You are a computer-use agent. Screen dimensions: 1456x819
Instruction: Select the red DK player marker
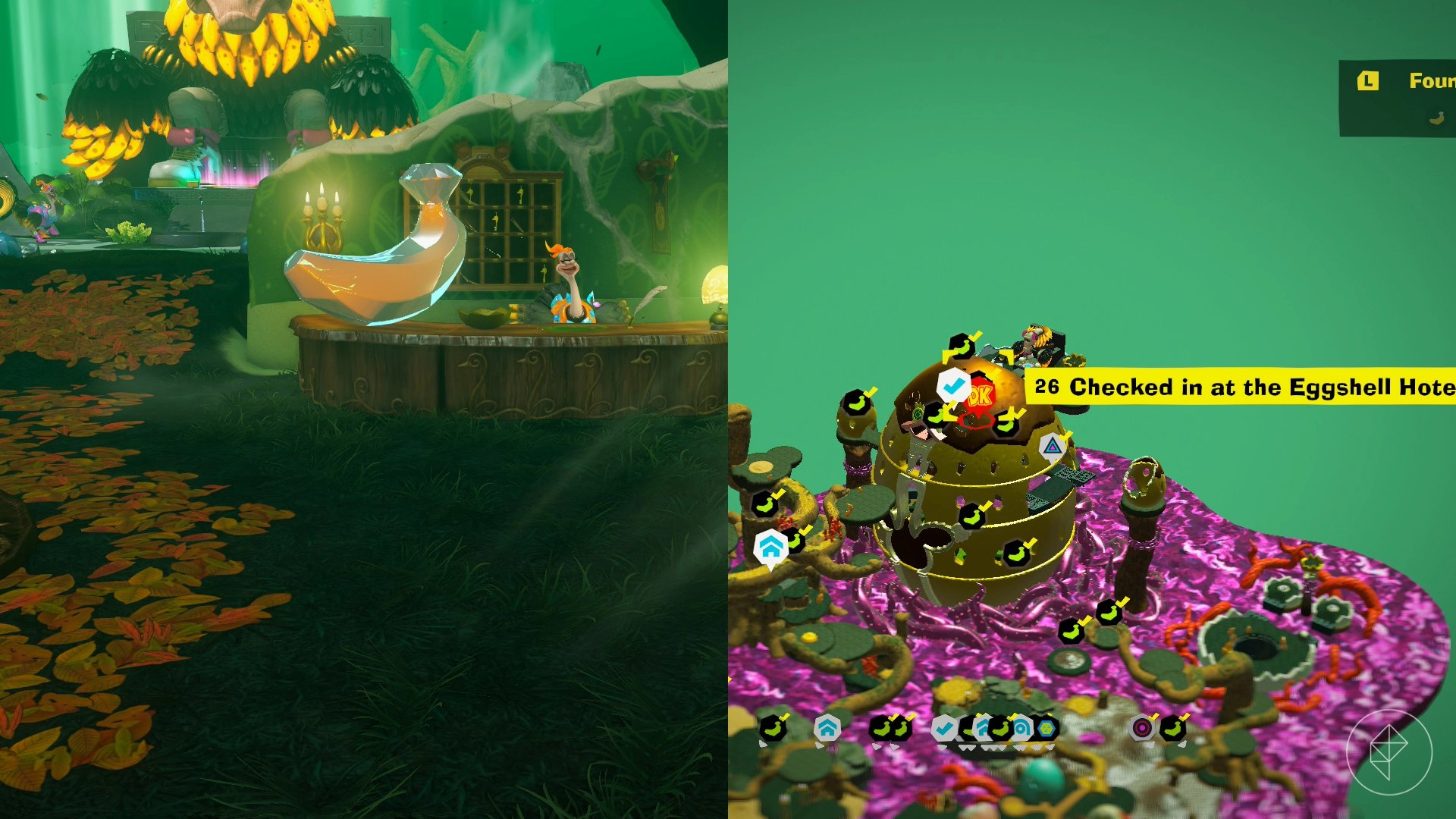[980, 395]
